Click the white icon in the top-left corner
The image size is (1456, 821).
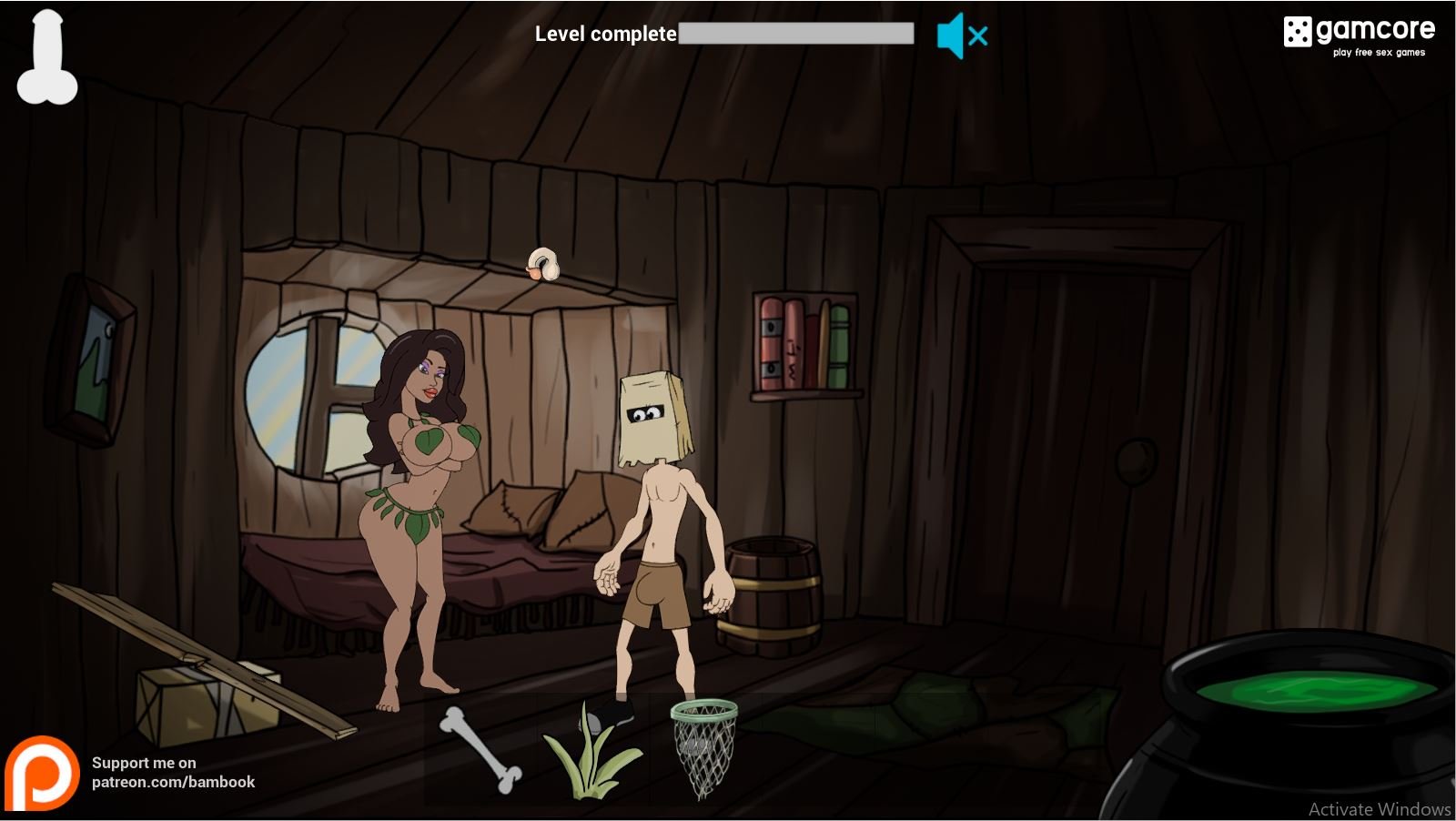tap(47, 56)
